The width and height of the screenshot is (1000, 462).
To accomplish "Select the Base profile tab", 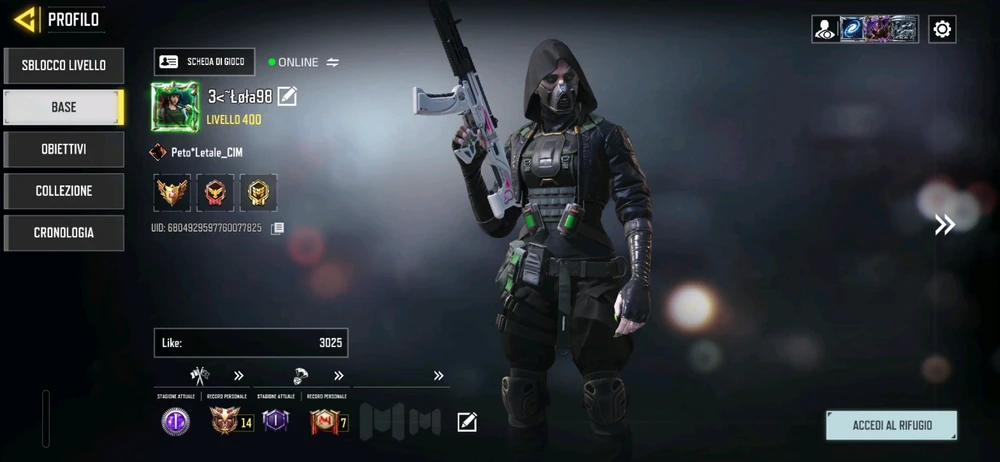I will click(63, 107).
